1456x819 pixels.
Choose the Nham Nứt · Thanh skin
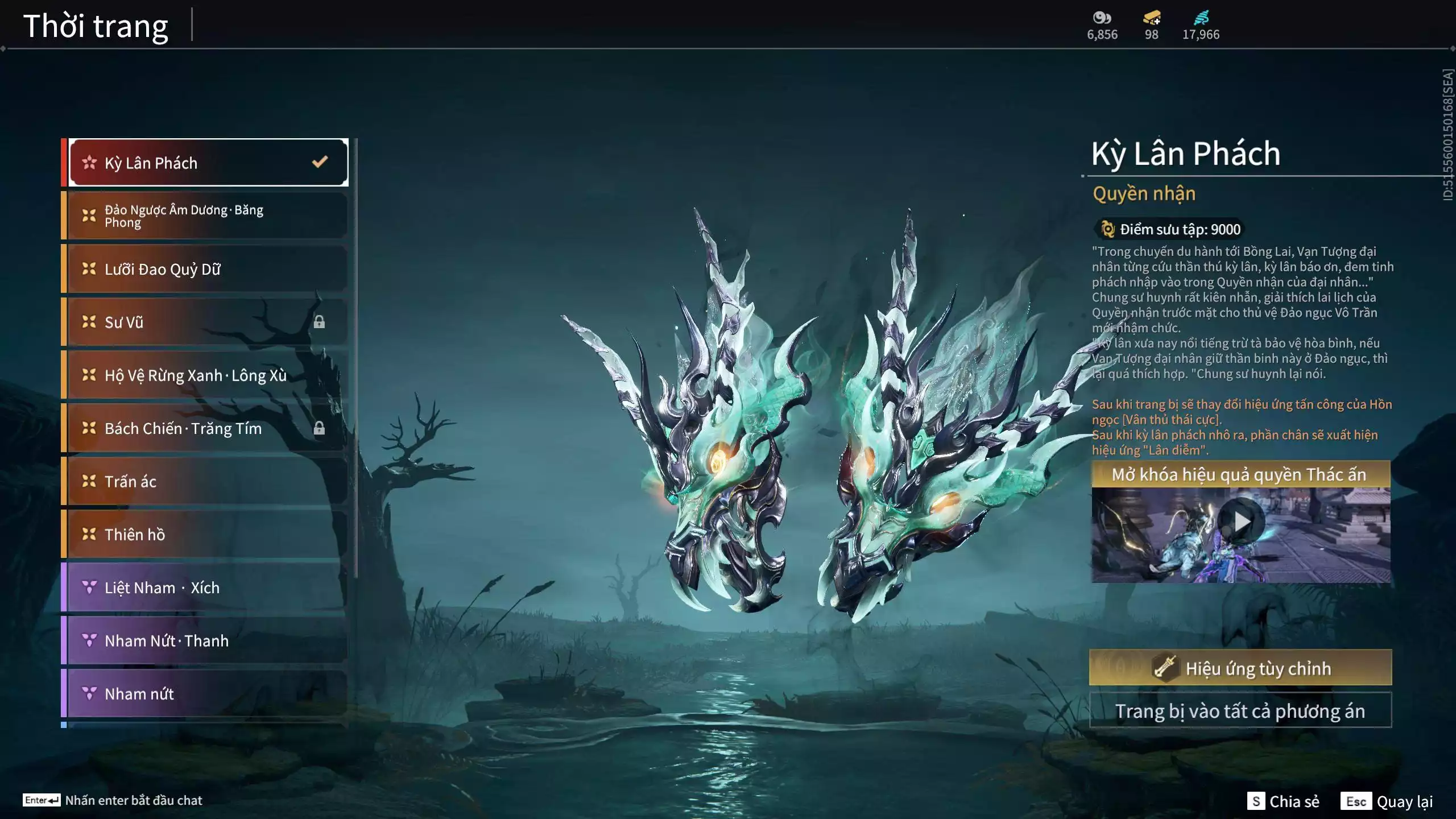coord(208,640)
